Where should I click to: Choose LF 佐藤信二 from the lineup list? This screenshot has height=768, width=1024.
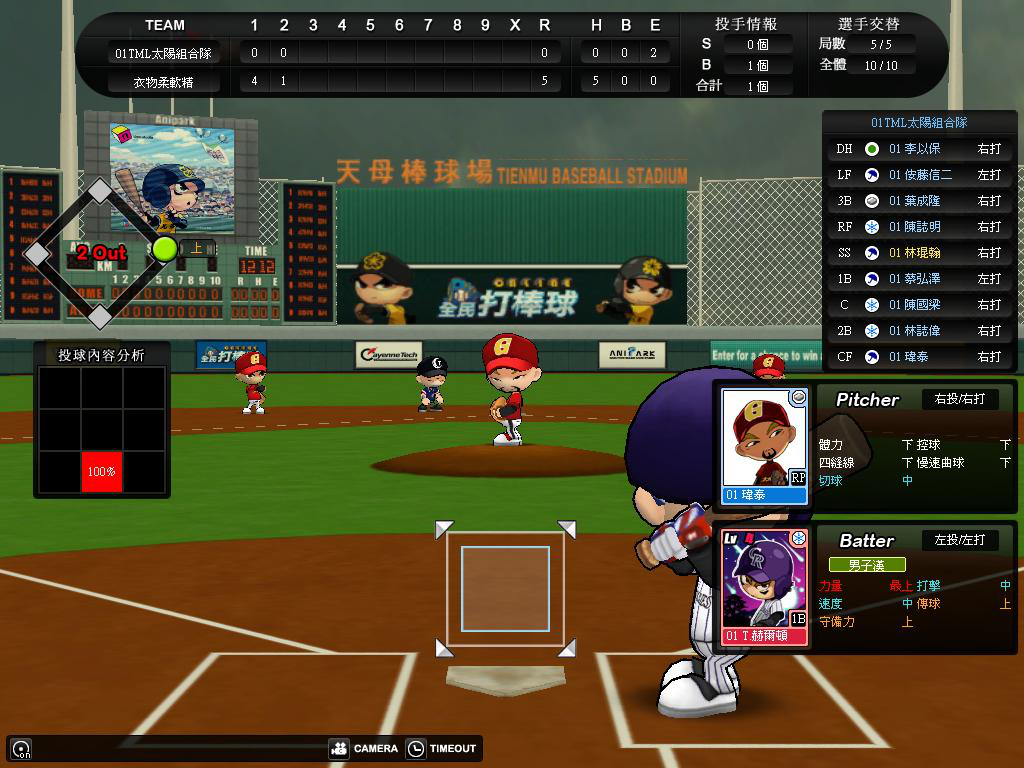919,175
